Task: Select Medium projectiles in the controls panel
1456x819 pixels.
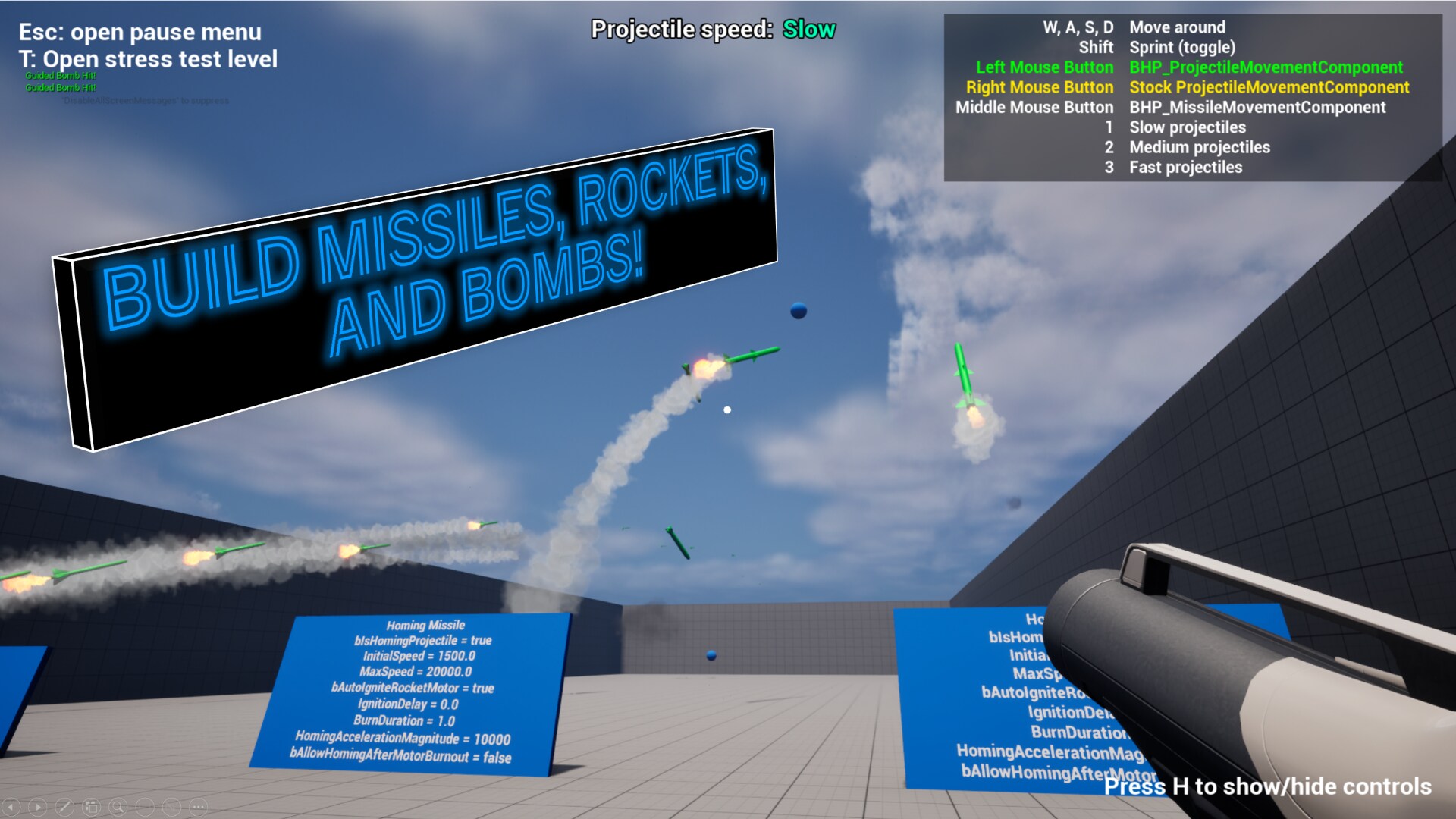Action: [x=1198, y=147]
